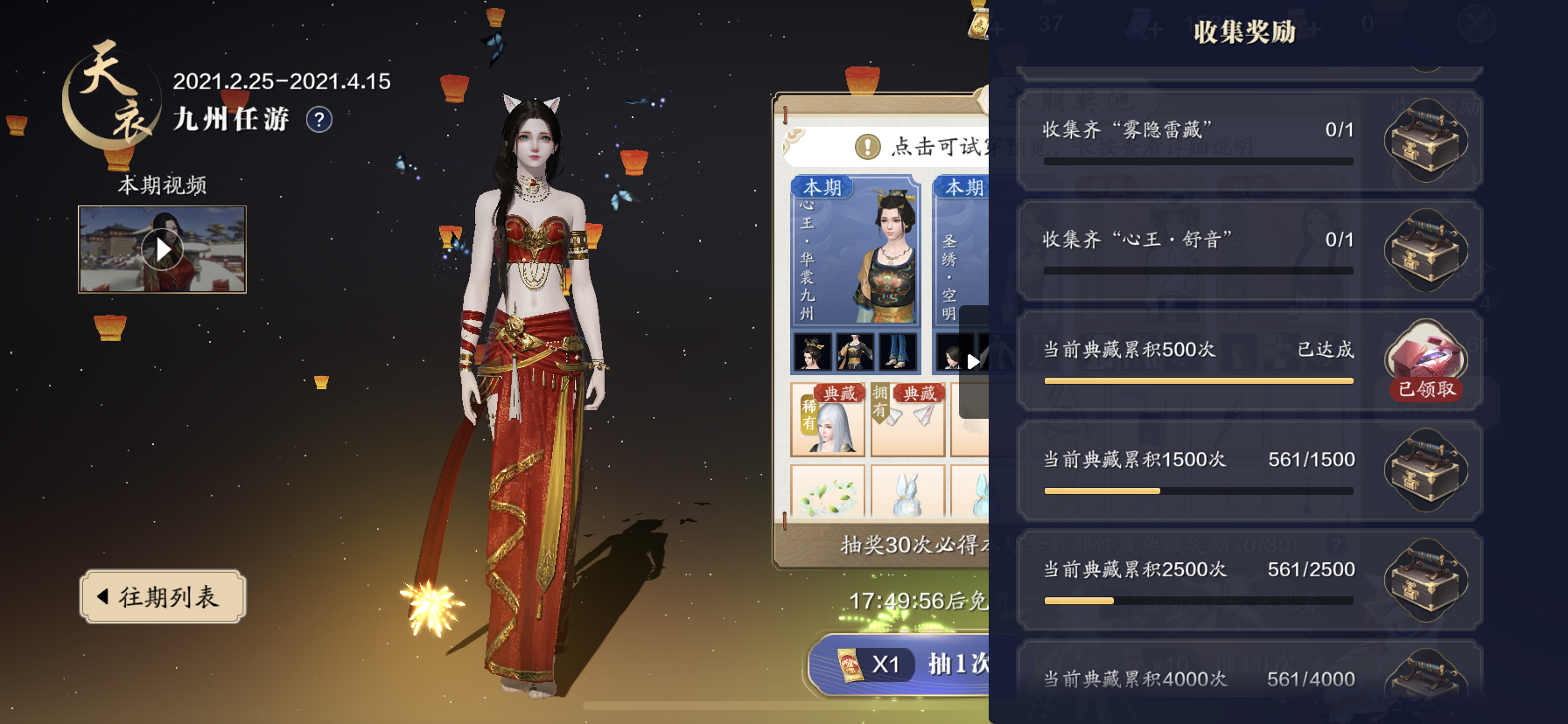
Task: Click the arrow to reveal the next outfit card
Action: tap(975, 363)
